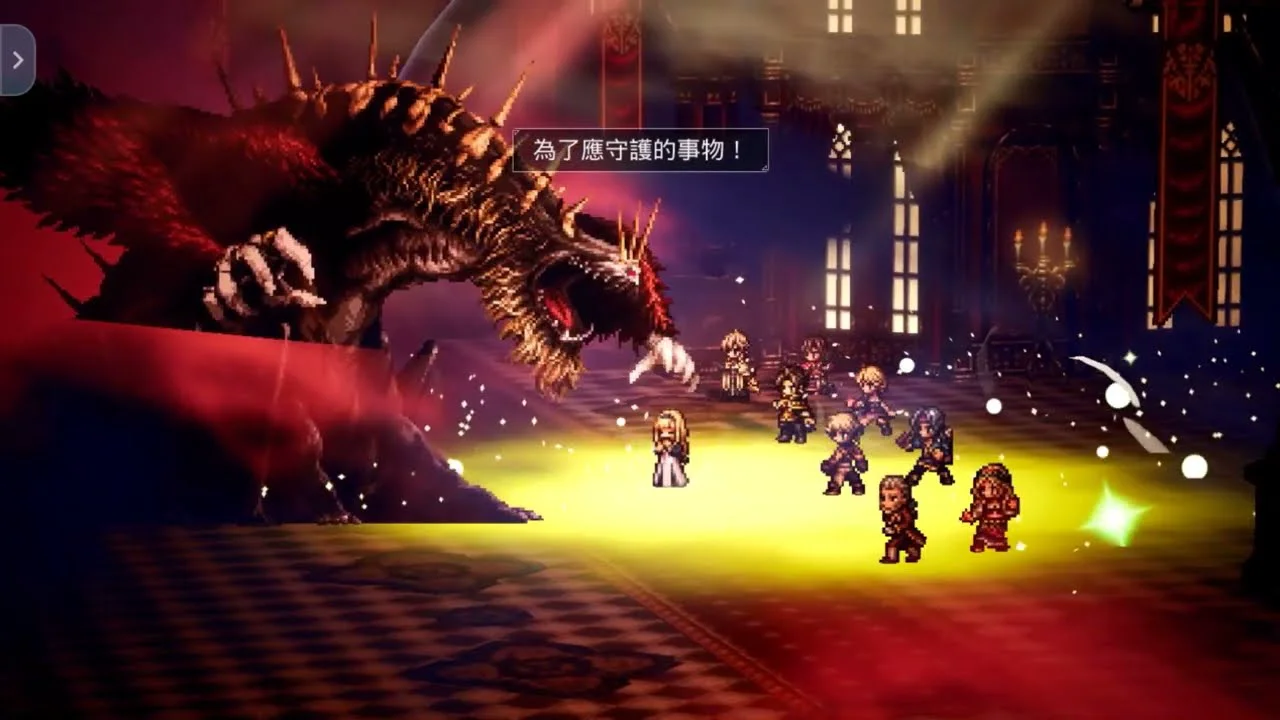Expand the side panel arrow tab
The width and height of the screenshot is (1280, 720).
17,60
